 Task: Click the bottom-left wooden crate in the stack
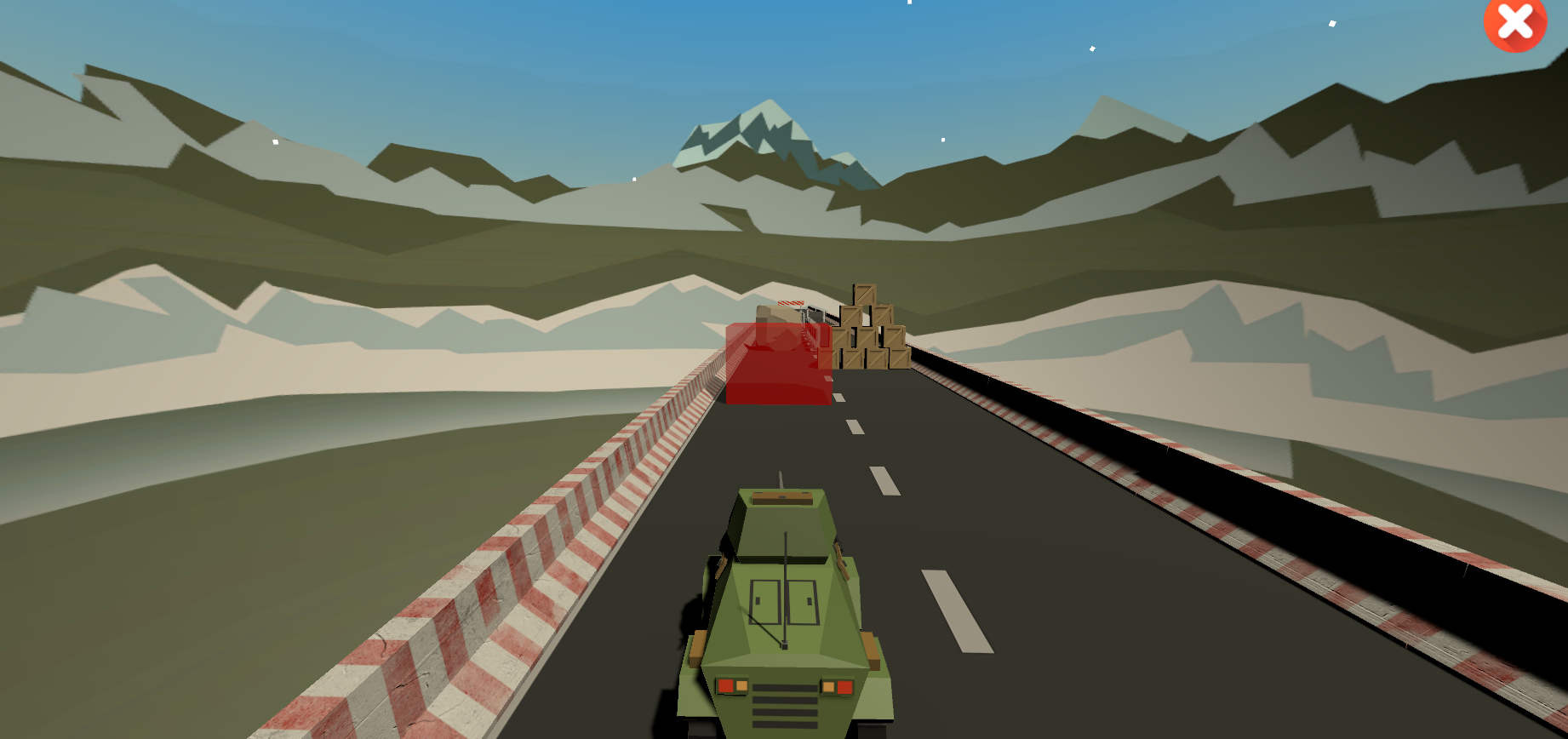[850, 359]
